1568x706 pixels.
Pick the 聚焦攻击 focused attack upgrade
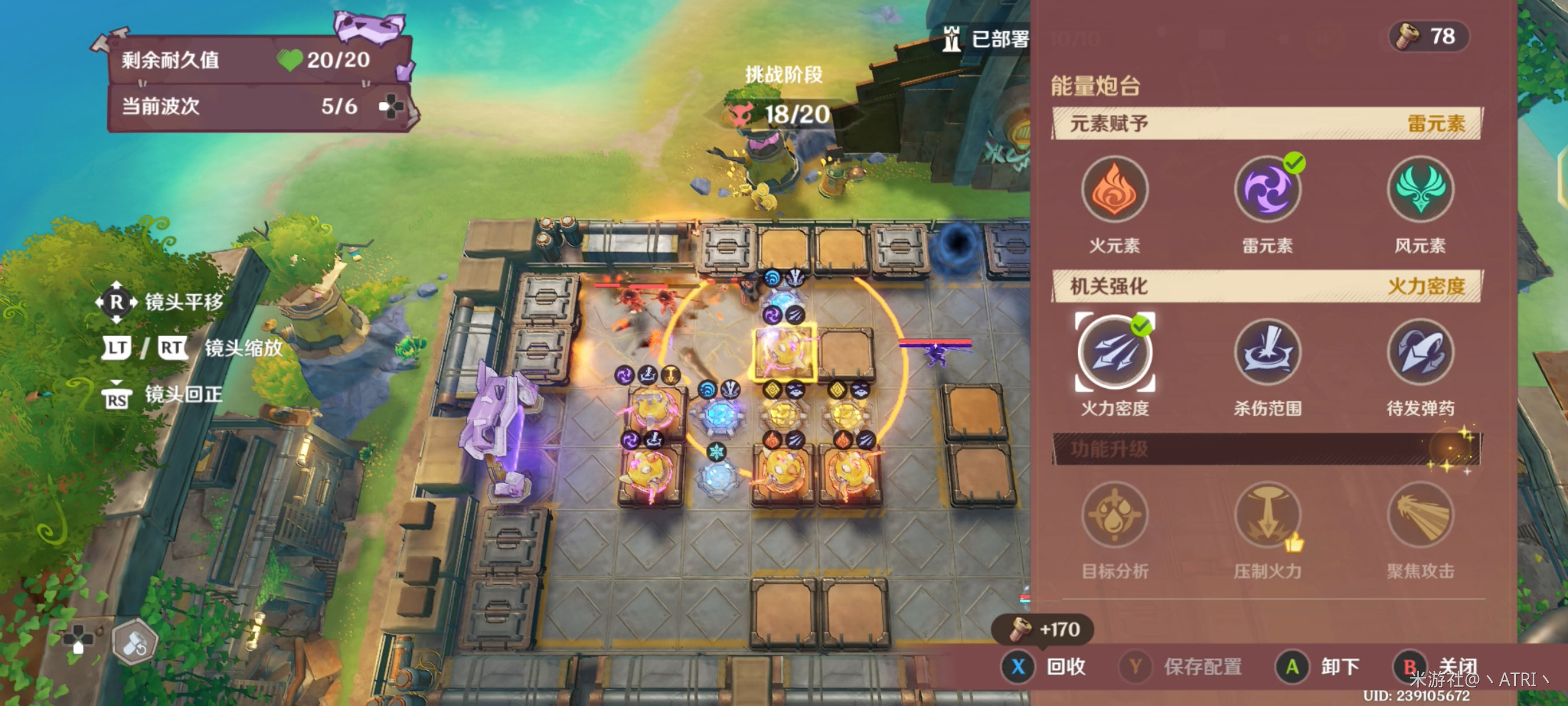coord(1420,516)
